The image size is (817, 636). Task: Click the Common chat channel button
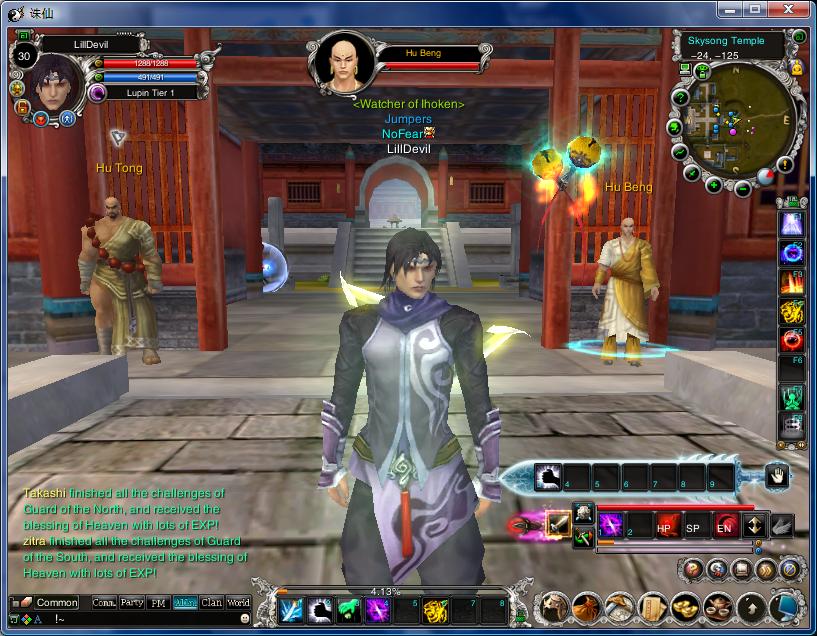(x=56, y=603)
